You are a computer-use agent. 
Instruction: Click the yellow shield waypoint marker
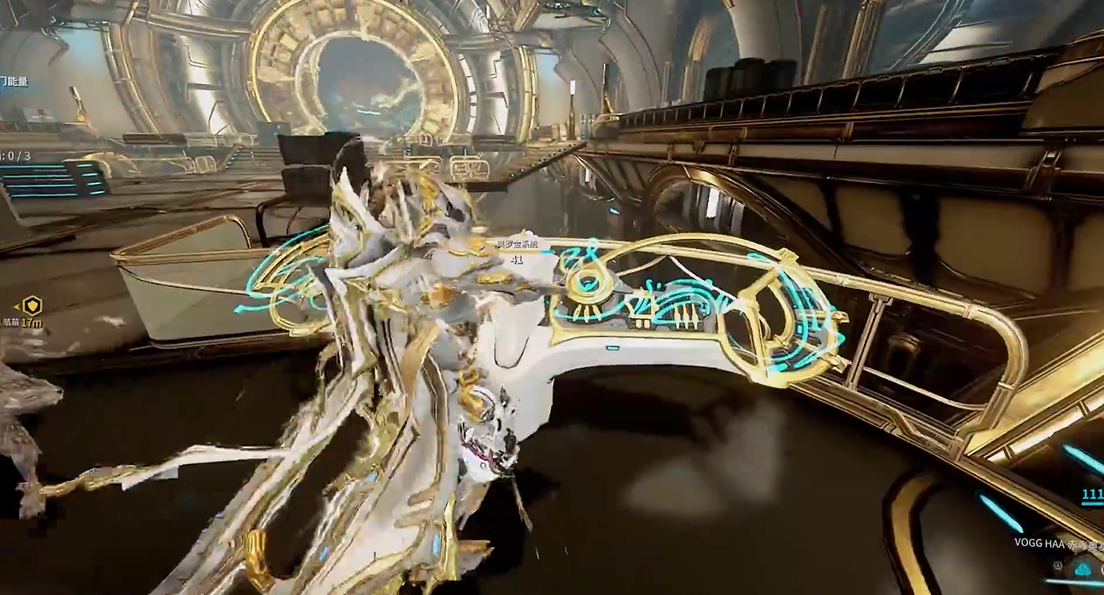click(32, 305)
